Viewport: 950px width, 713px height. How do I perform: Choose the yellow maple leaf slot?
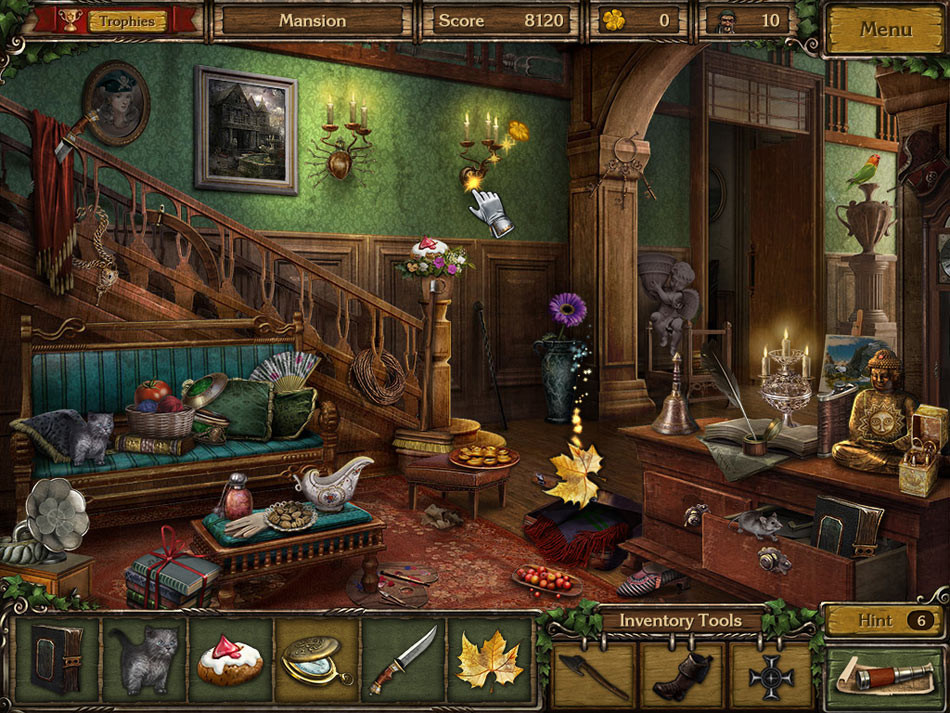coord(488,659)
